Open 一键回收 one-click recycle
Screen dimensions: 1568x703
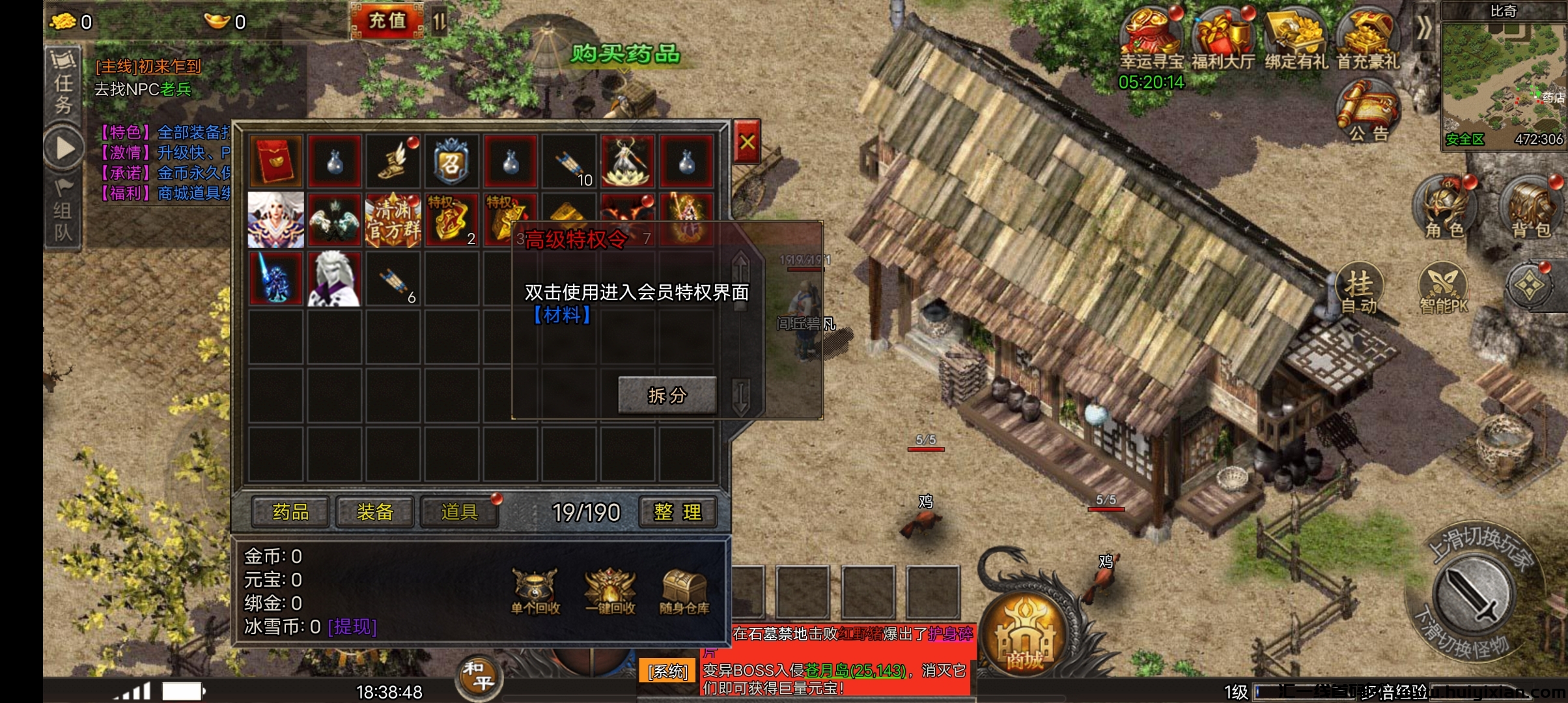tap(610, 591)
